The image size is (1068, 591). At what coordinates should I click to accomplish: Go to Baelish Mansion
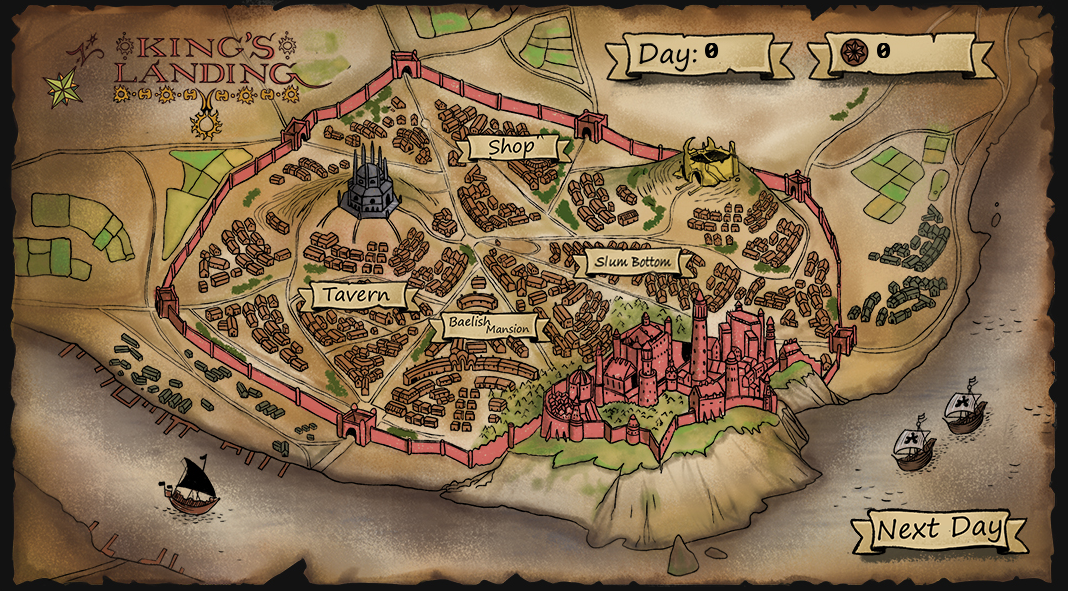[x=490, y=325]
